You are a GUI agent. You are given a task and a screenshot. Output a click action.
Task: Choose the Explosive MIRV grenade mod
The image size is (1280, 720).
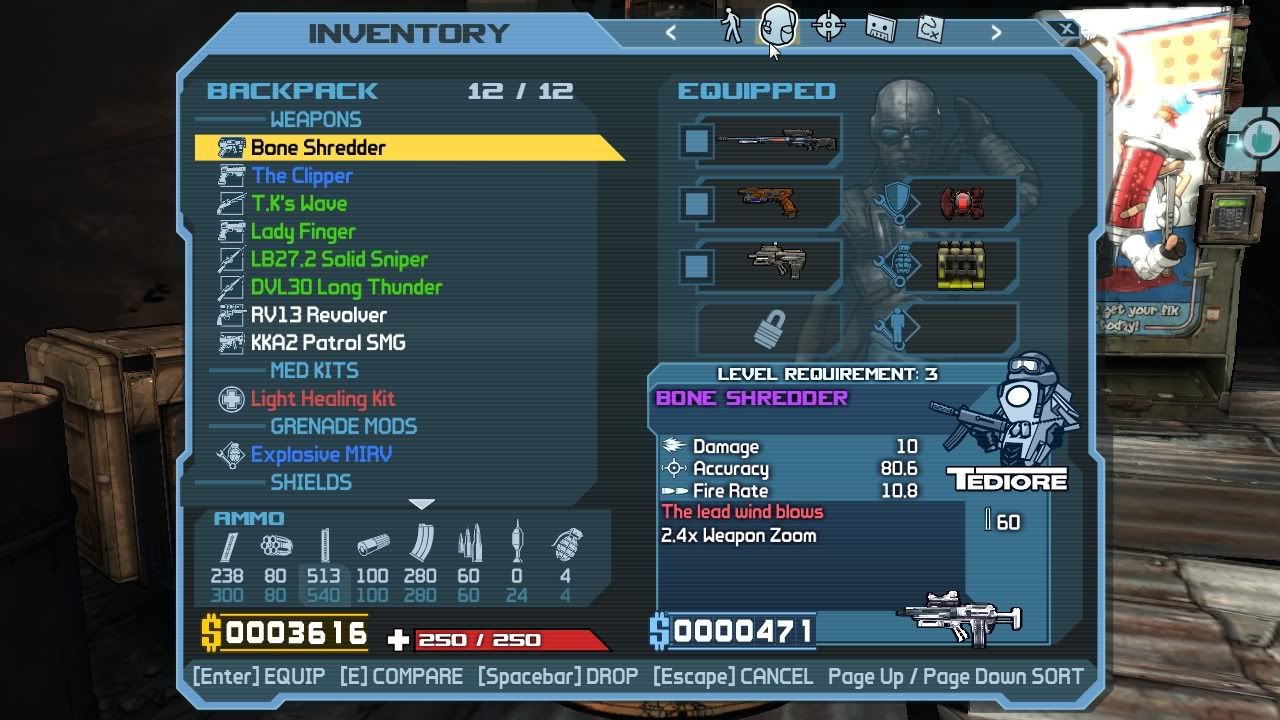coord(321,455)
